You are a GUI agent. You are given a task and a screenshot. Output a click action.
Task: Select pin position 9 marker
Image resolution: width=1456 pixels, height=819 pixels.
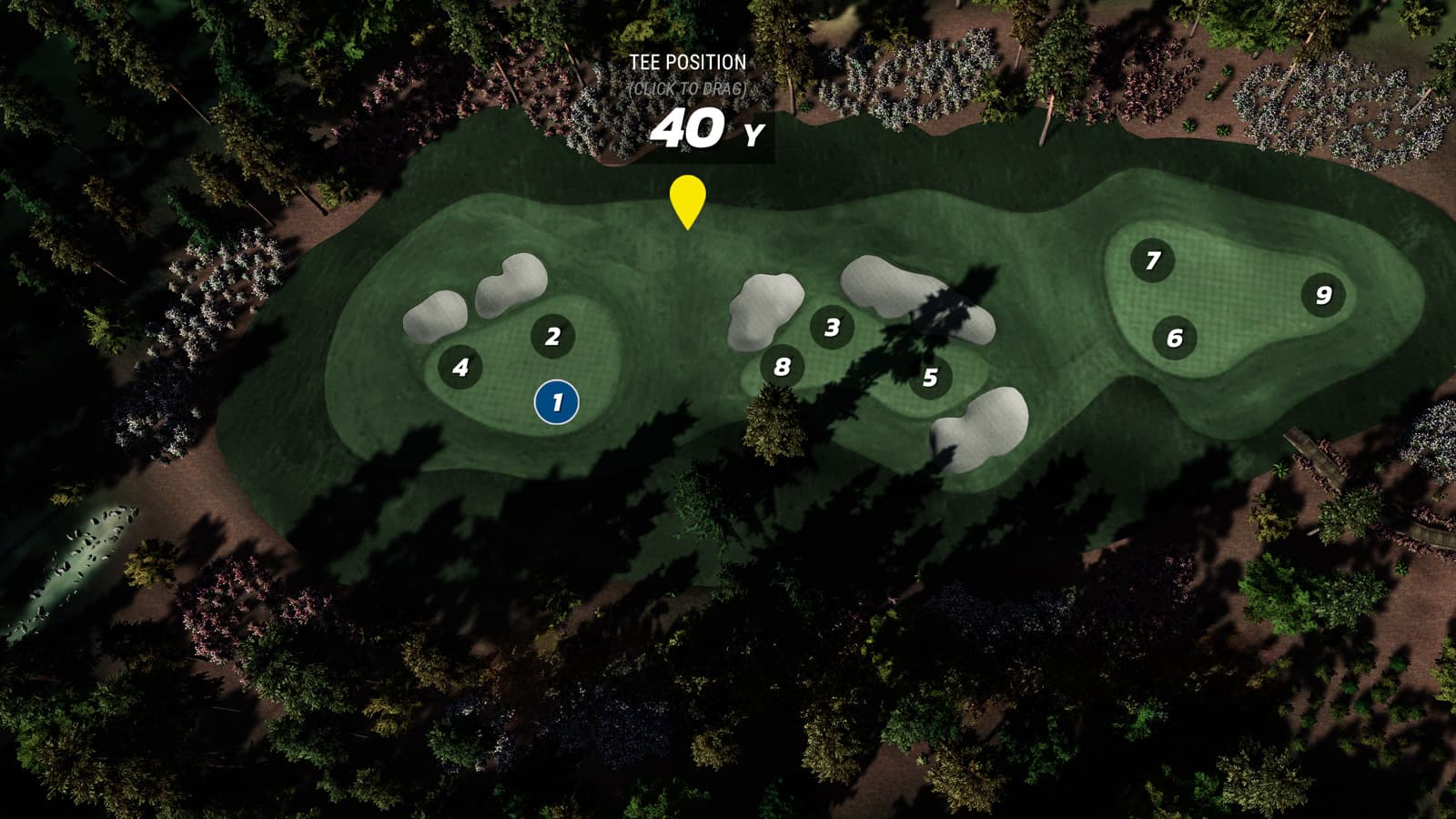coord(1323,295)
